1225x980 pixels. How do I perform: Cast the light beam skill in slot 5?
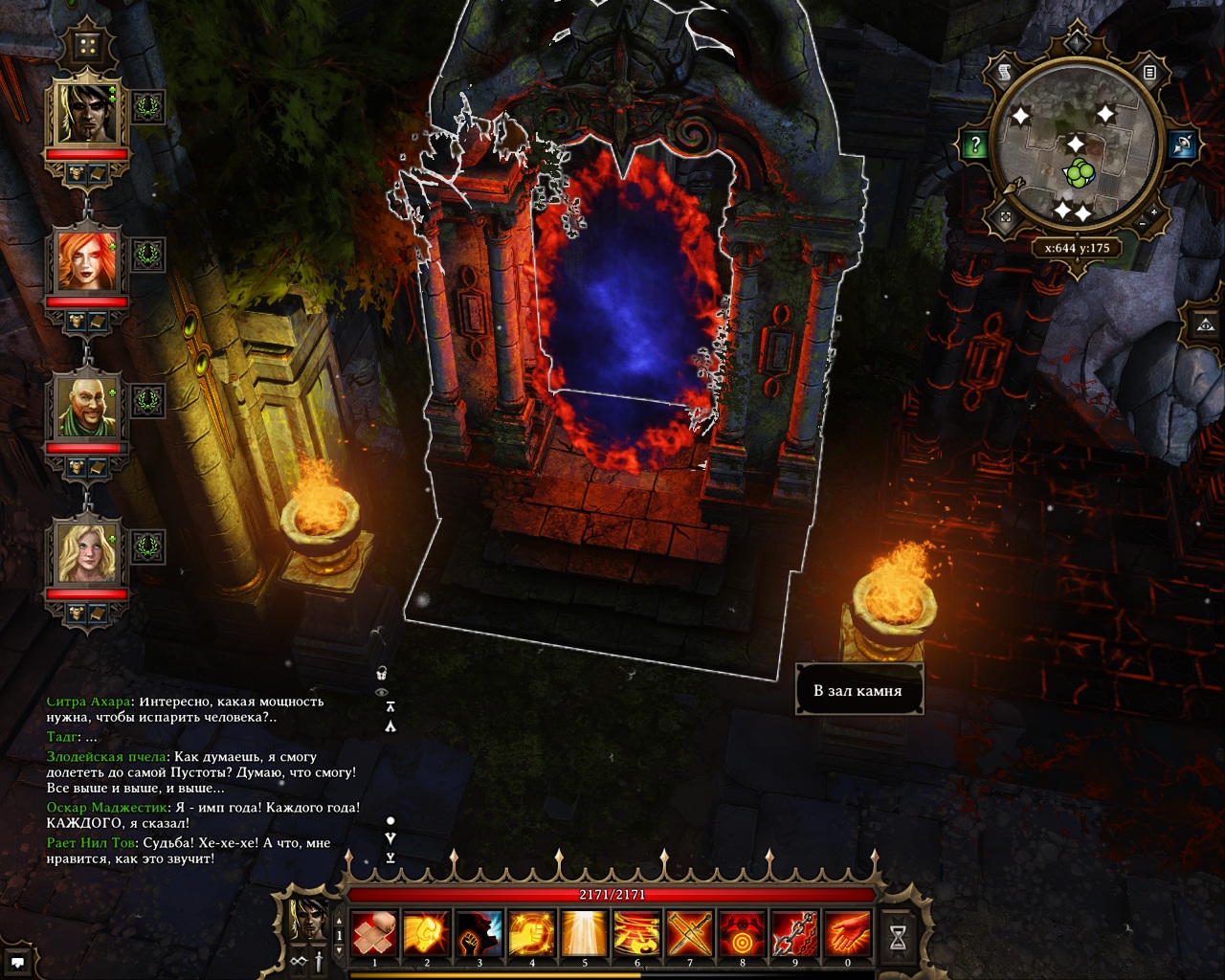pyautogui.click(x=584, y=933)
